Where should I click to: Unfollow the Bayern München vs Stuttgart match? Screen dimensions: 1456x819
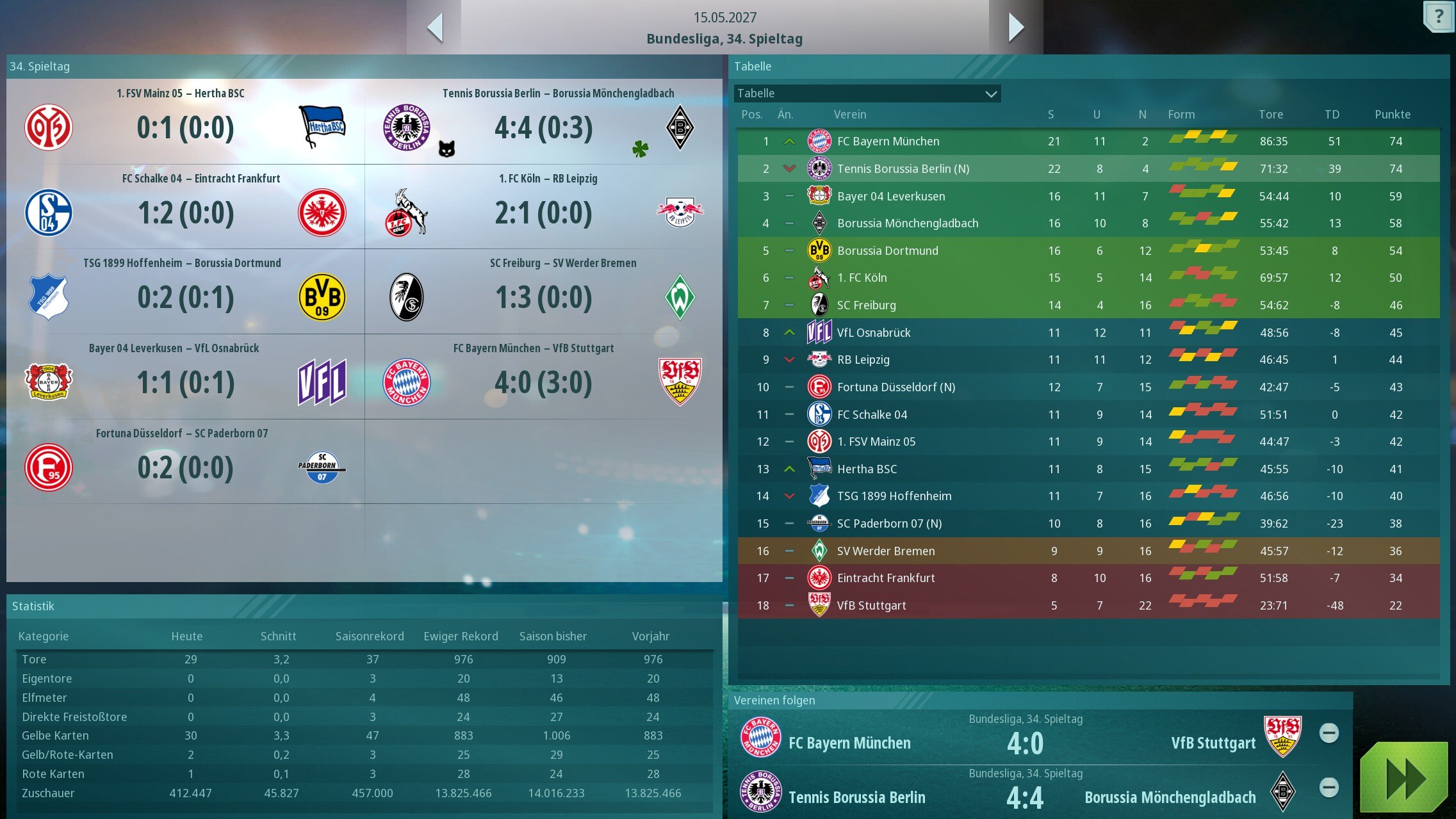coord(1329,733)
